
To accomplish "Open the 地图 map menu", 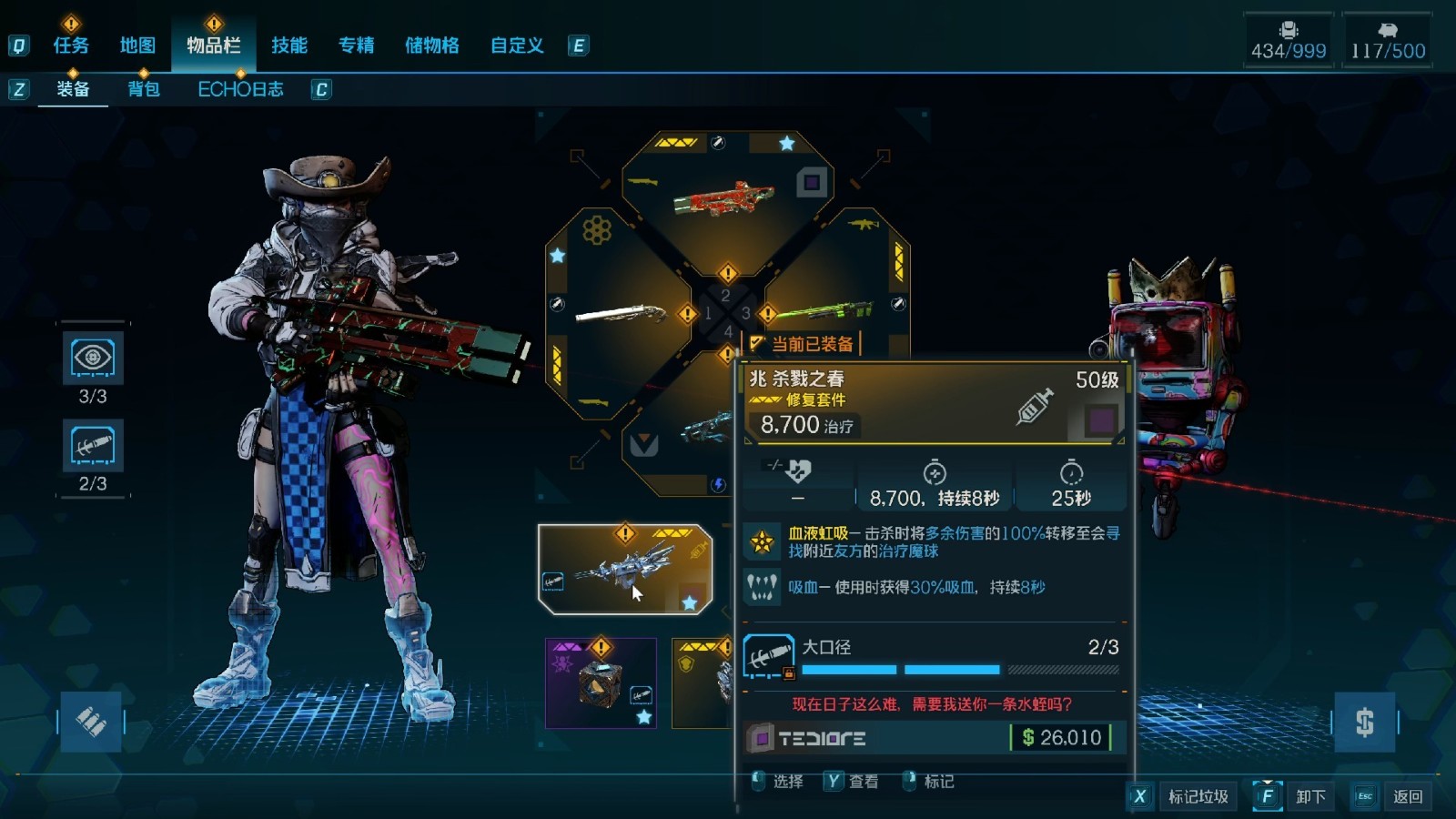I will point(136,45).
